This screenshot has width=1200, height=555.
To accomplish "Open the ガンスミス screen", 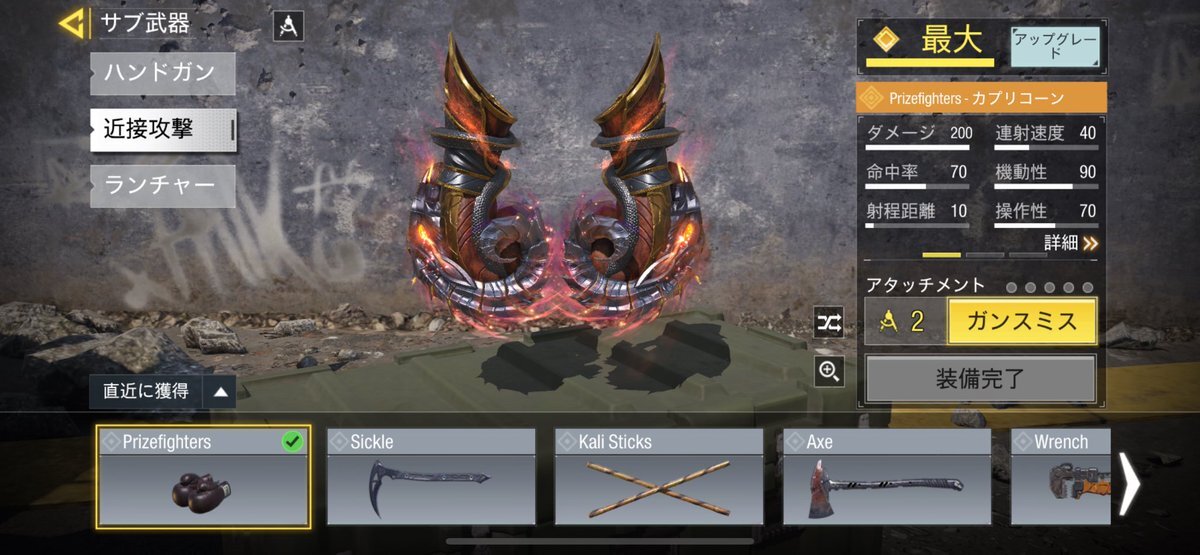I will pyautogui.click(x=1021, y=321).
